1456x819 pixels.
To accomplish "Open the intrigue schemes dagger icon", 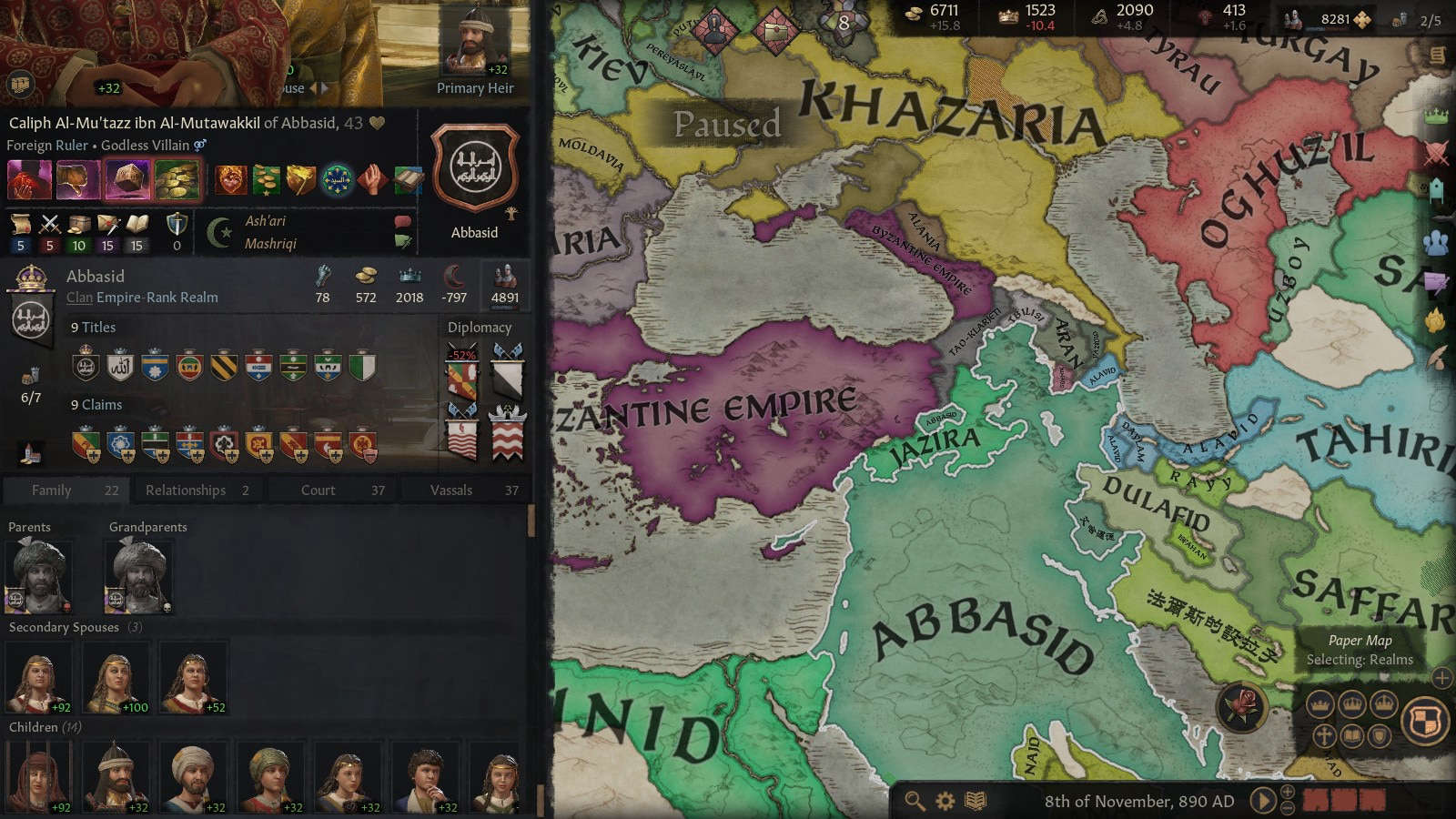I will [x=1436, y=279].
